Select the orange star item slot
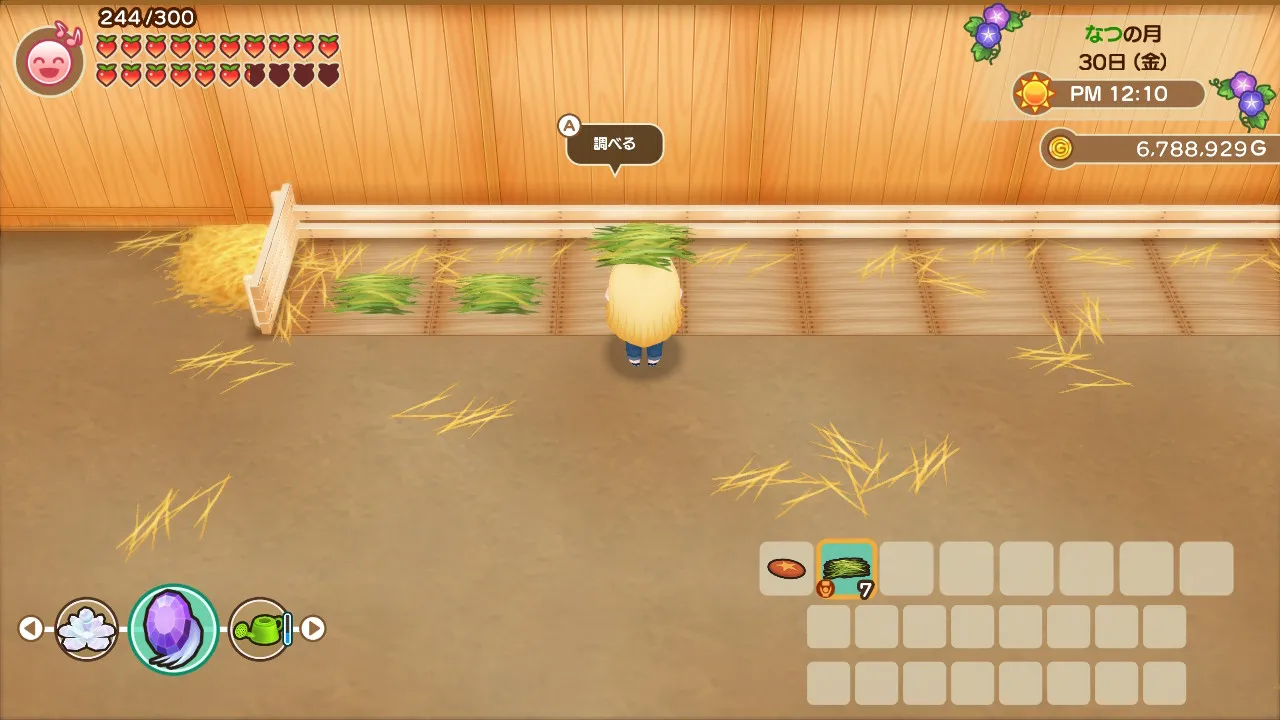The image size is (1280, 720). (786, 569)
